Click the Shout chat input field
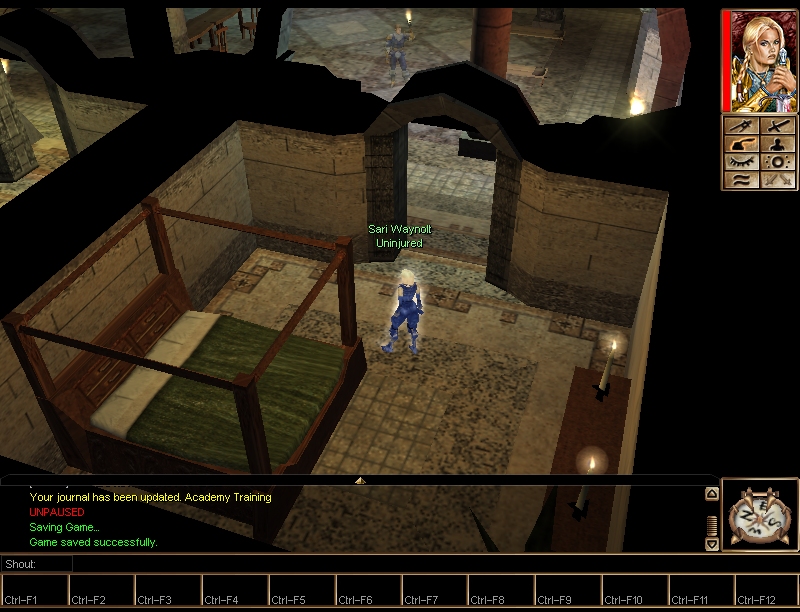Image resolution: width=800 pixels, height=612 pixels. click(x=390, y=565)
